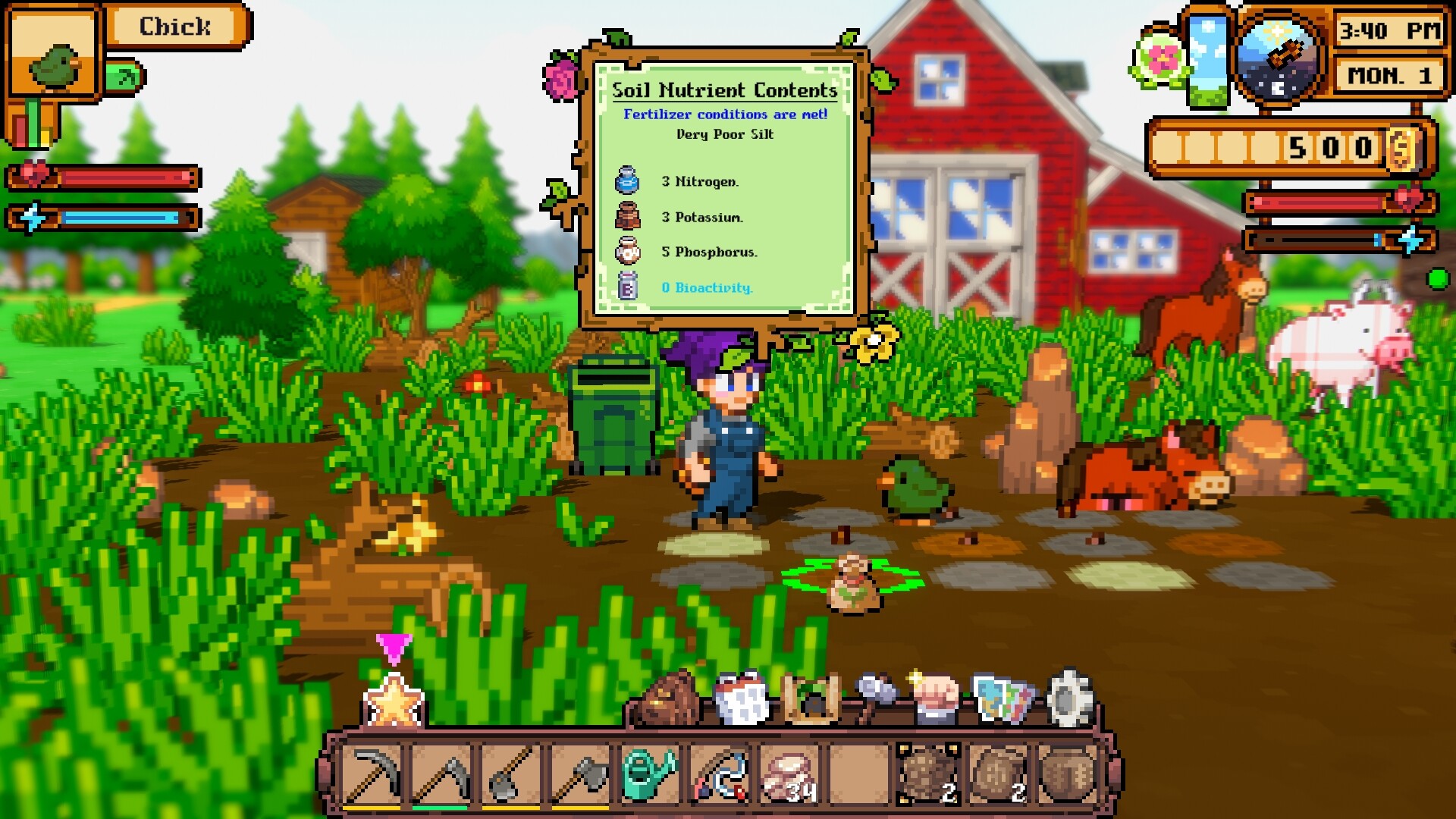
Task: Open the hammer crafting icon
Action: click(876, 696)
